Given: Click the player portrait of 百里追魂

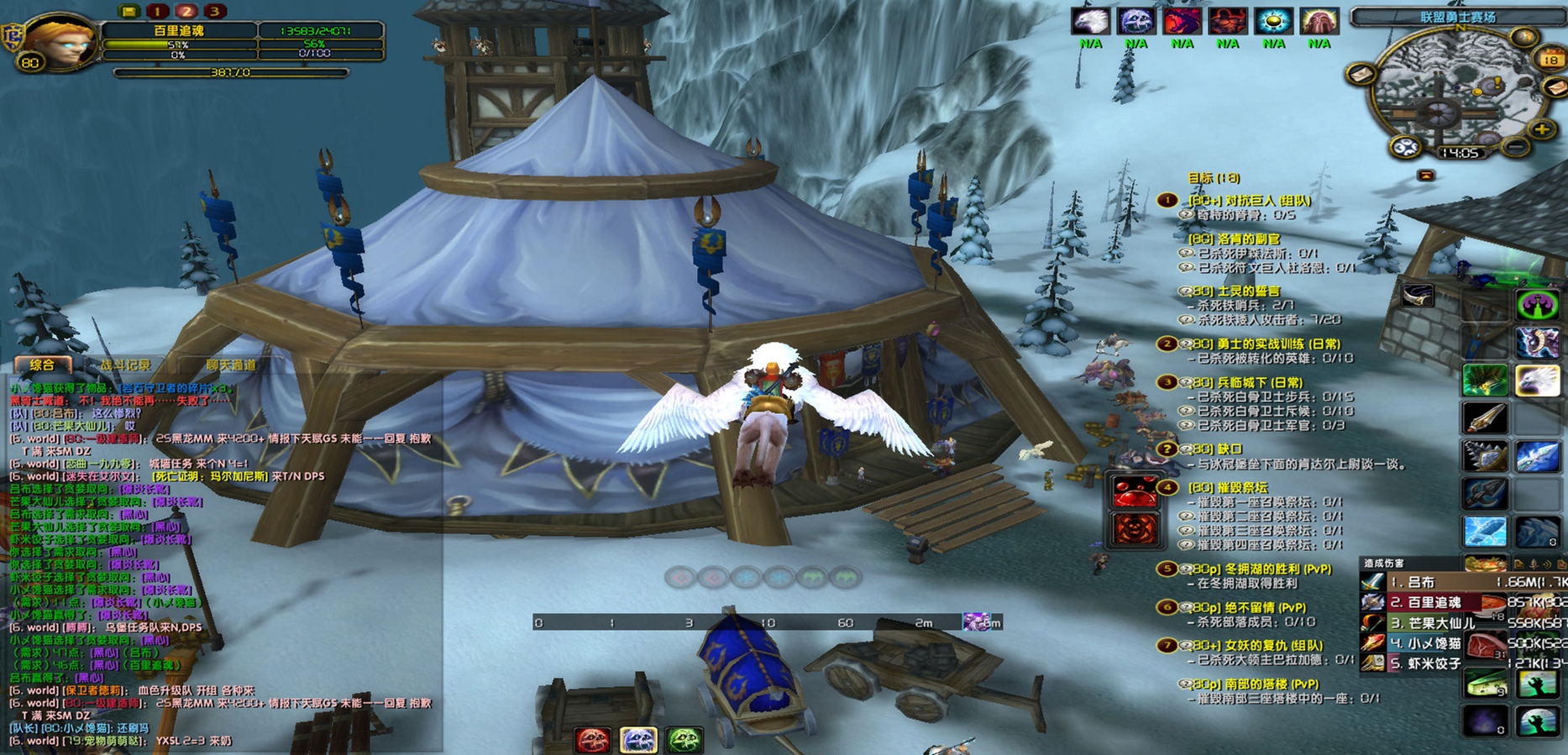Looking at the screenshot, I should point(57,42).
